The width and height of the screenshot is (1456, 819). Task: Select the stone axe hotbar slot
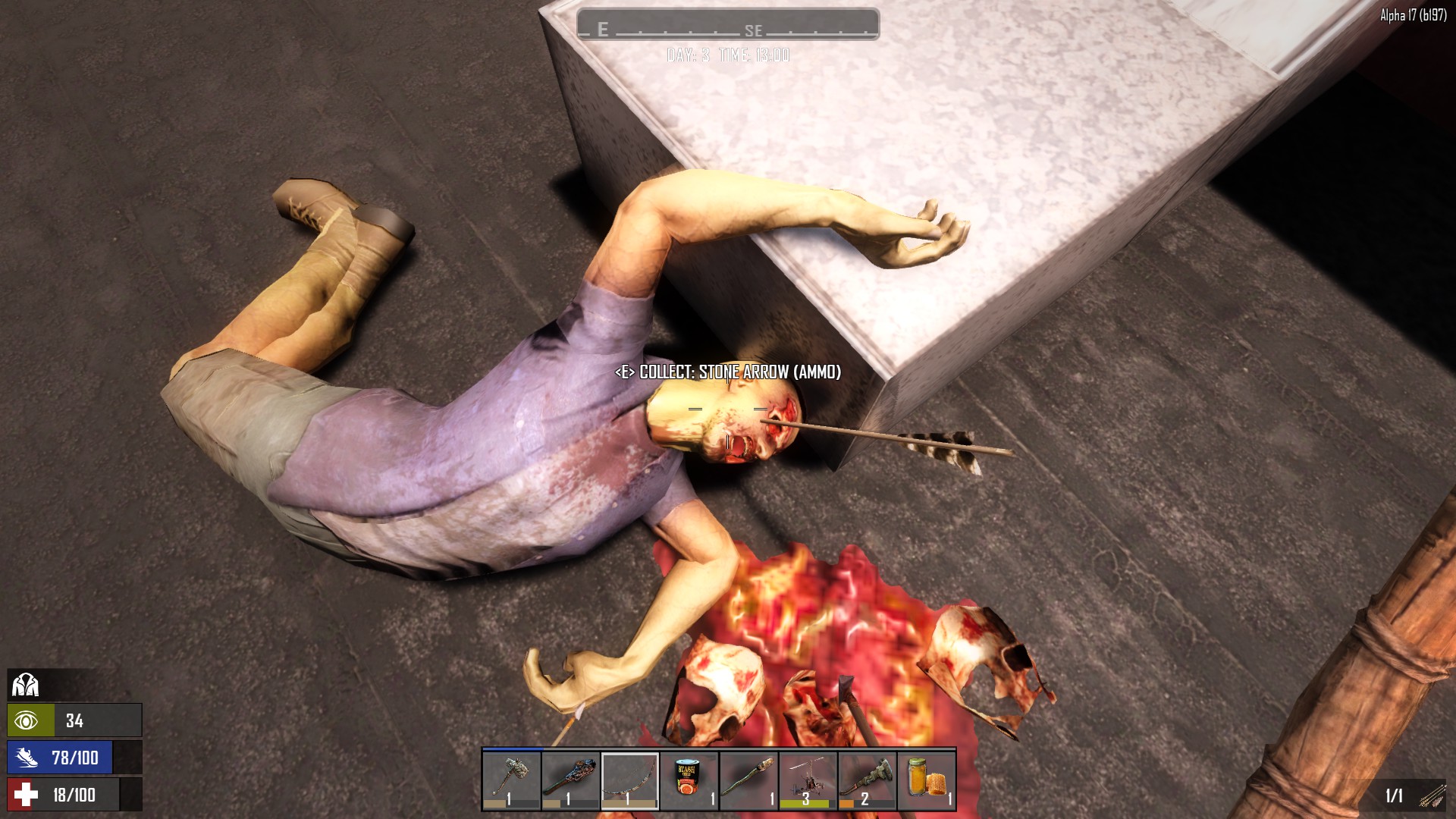click(x=512, y=780)
